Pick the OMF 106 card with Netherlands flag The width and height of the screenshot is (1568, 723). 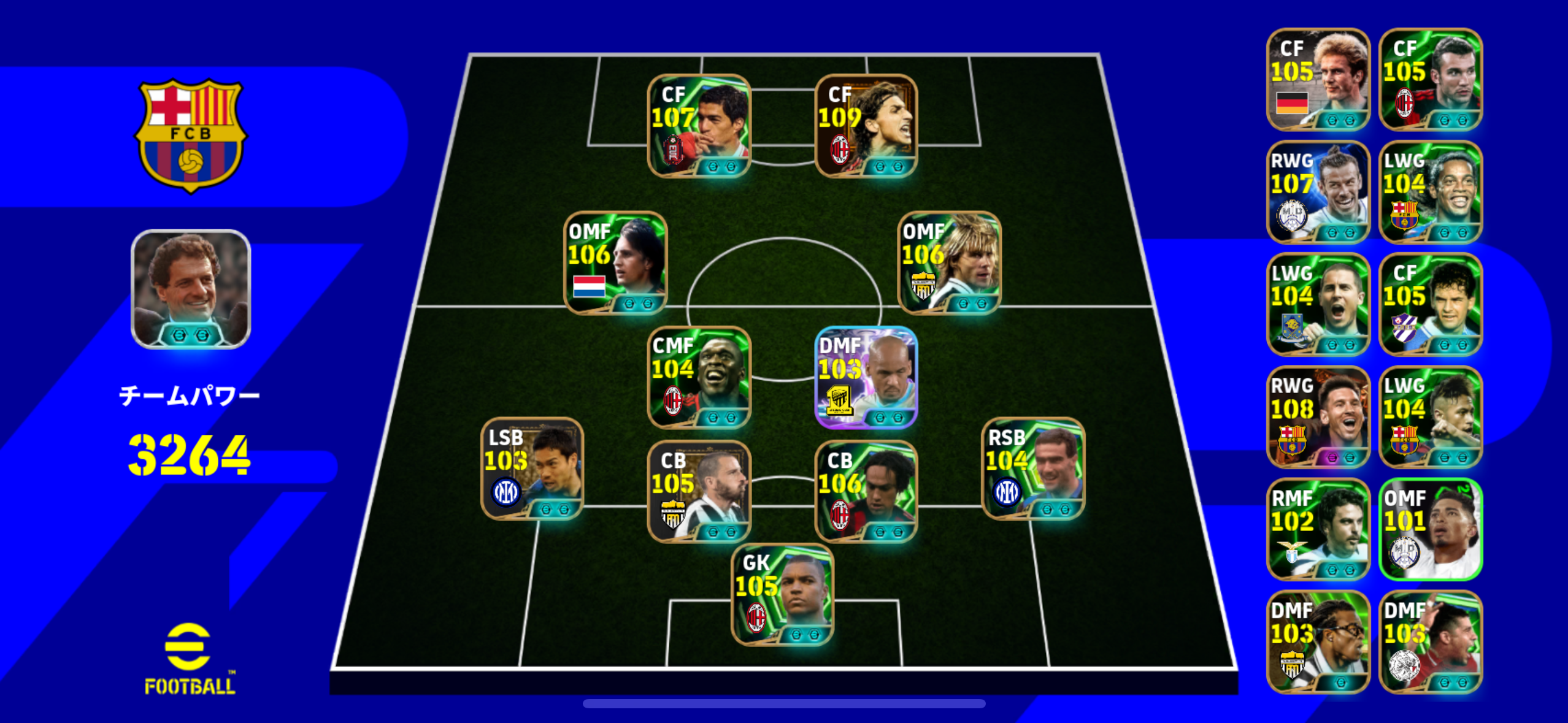coord(615,263)
